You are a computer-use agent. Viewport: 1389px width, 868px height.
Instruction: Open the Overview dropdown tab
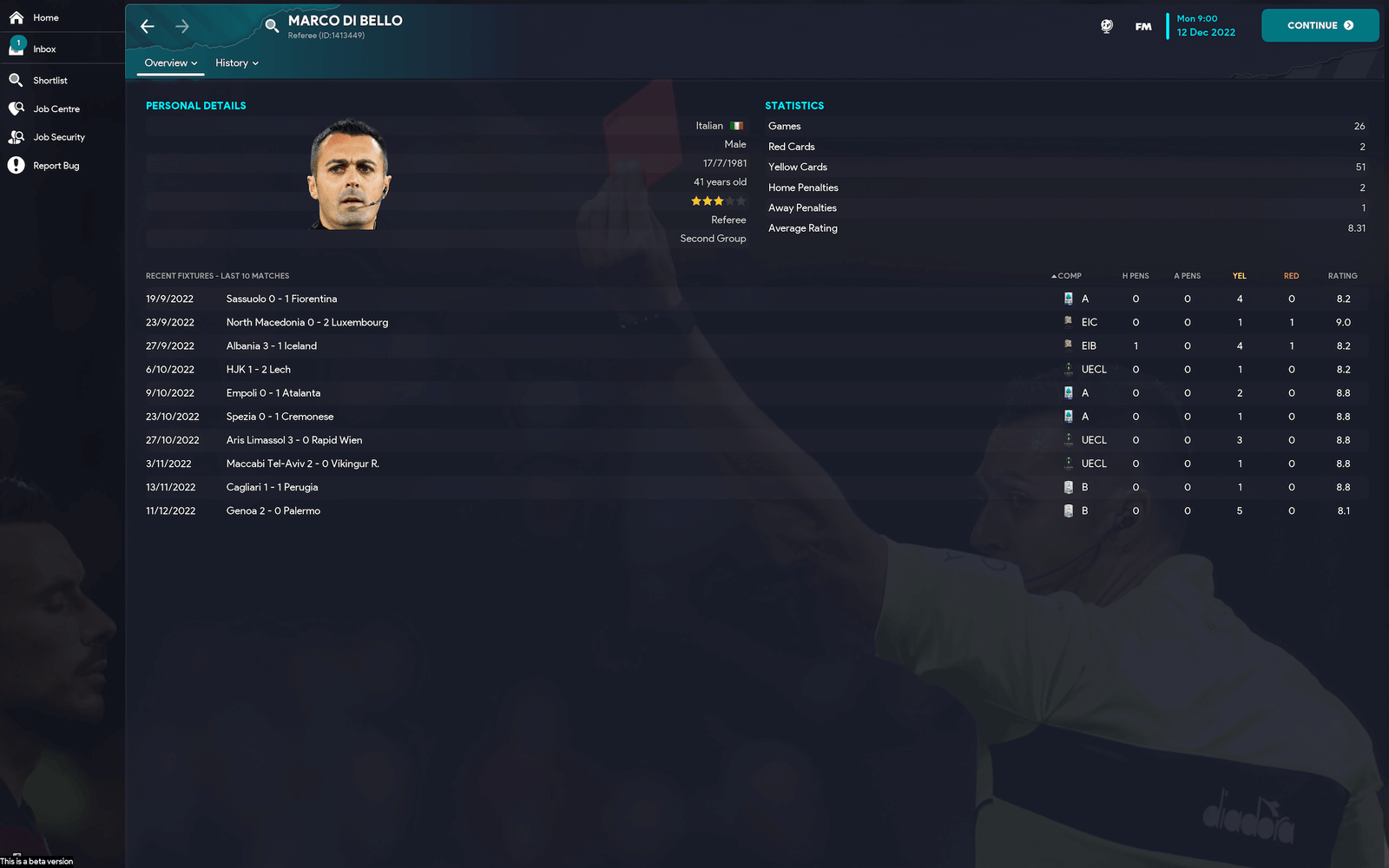(171, 63)
